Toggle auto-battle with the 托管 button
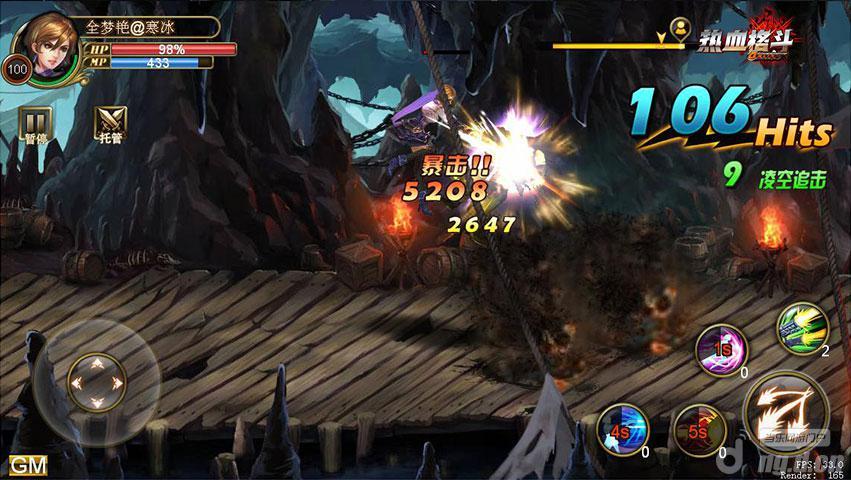The height and width of the screenshot is (480, 851). 108,124
